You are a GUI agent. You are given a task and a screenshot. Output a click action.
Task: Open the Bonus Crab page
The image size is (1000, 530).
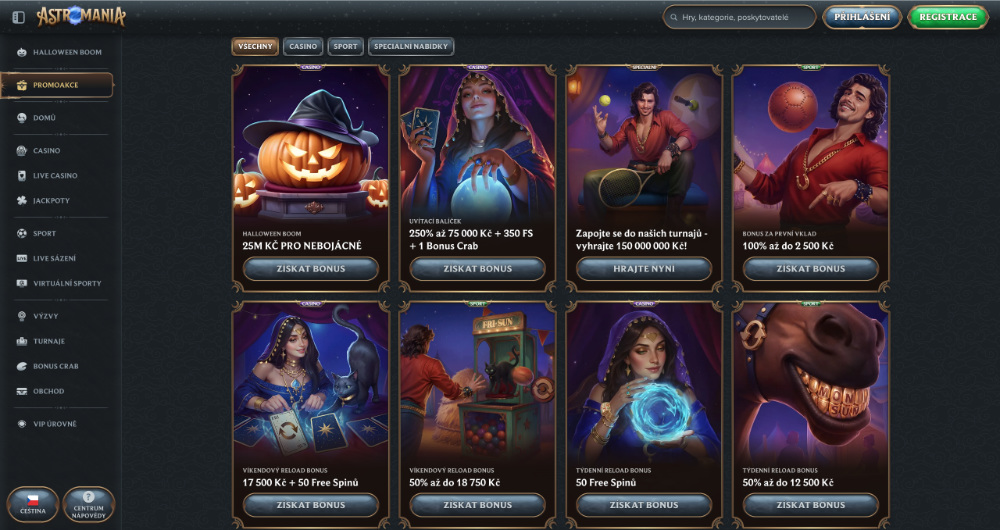55,366
